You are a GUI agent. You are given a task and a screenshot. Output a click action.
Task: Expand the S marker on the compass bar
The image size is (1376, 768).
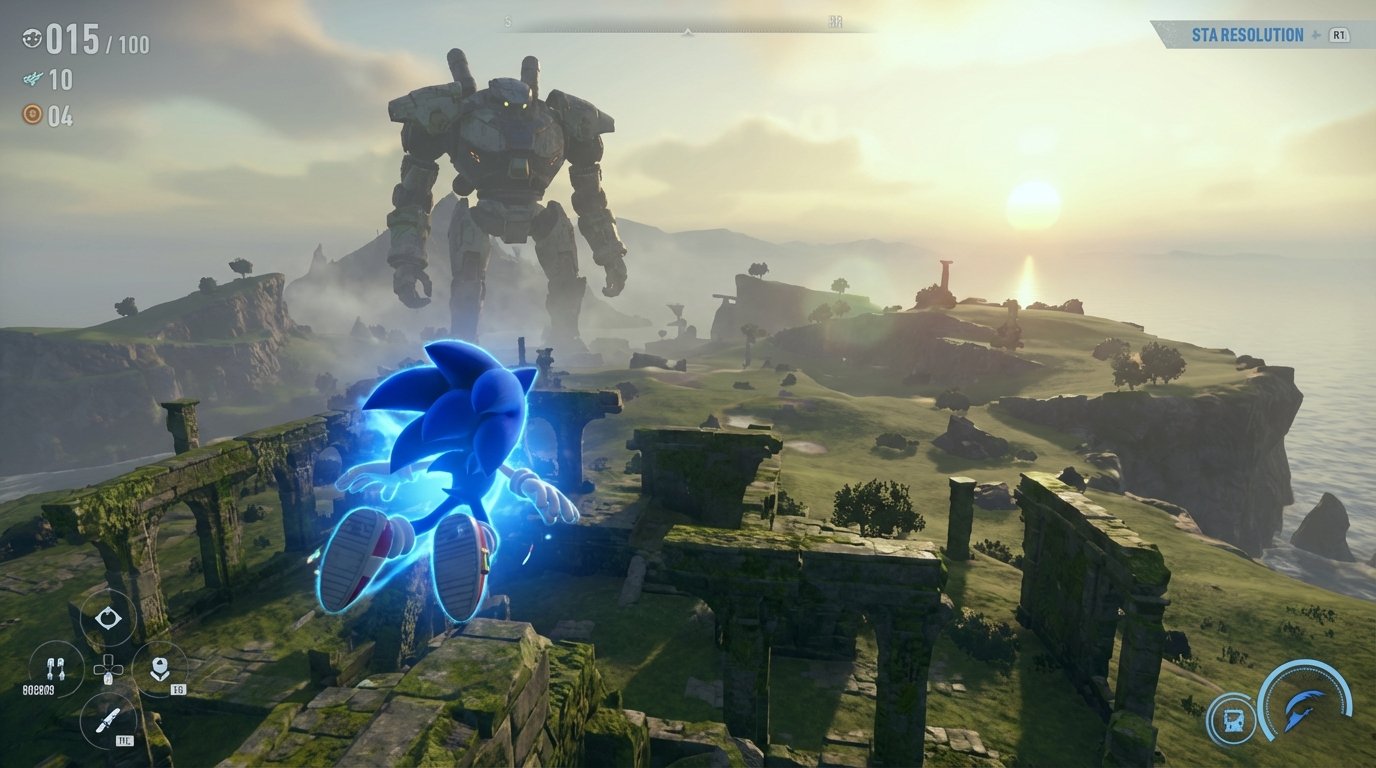507,22
